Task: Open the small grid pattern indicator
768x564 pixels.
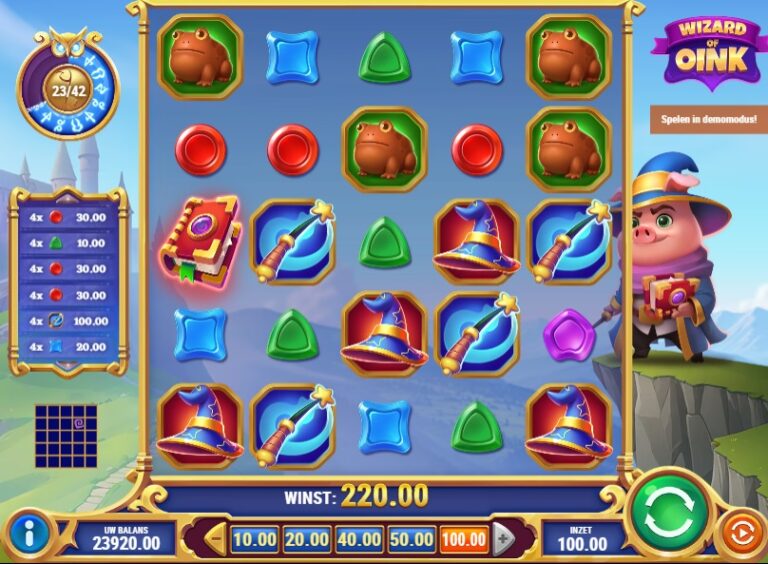Action: click(x=66, y=436)
